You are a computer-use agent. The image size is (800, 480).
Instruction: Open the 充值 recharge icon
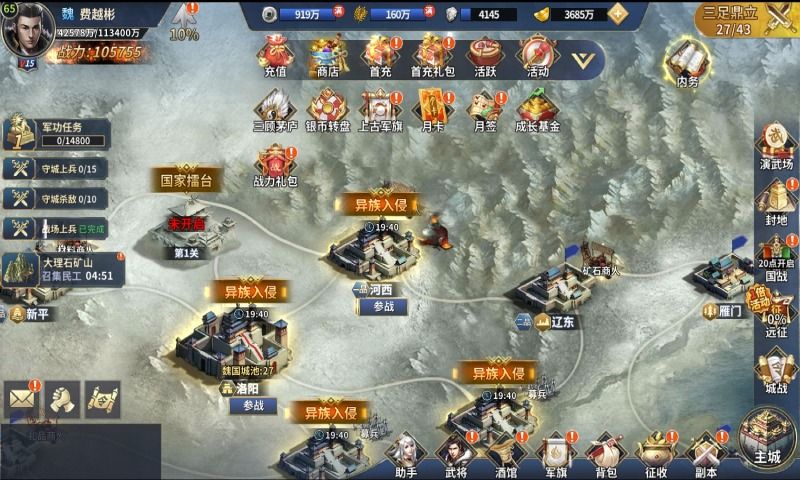(275, 55)
